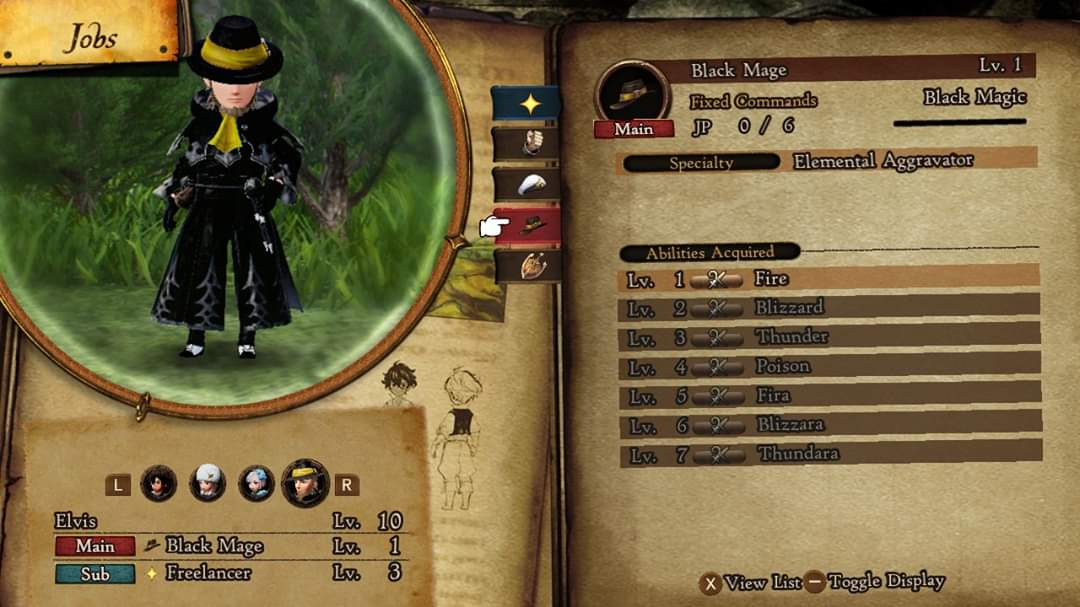Choose the blue-bow silver-haired character portrait
1080x607 pixels.
click(256, 484)
